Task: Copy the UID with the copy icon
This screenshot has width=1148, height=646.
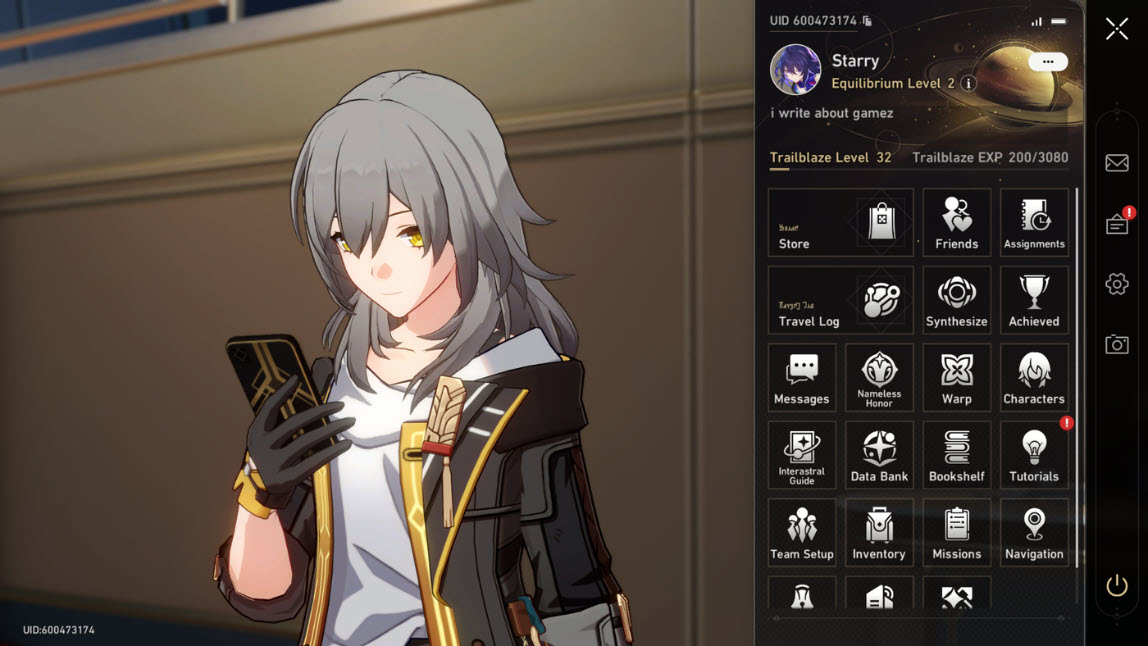Action: (x=867, y=21)
